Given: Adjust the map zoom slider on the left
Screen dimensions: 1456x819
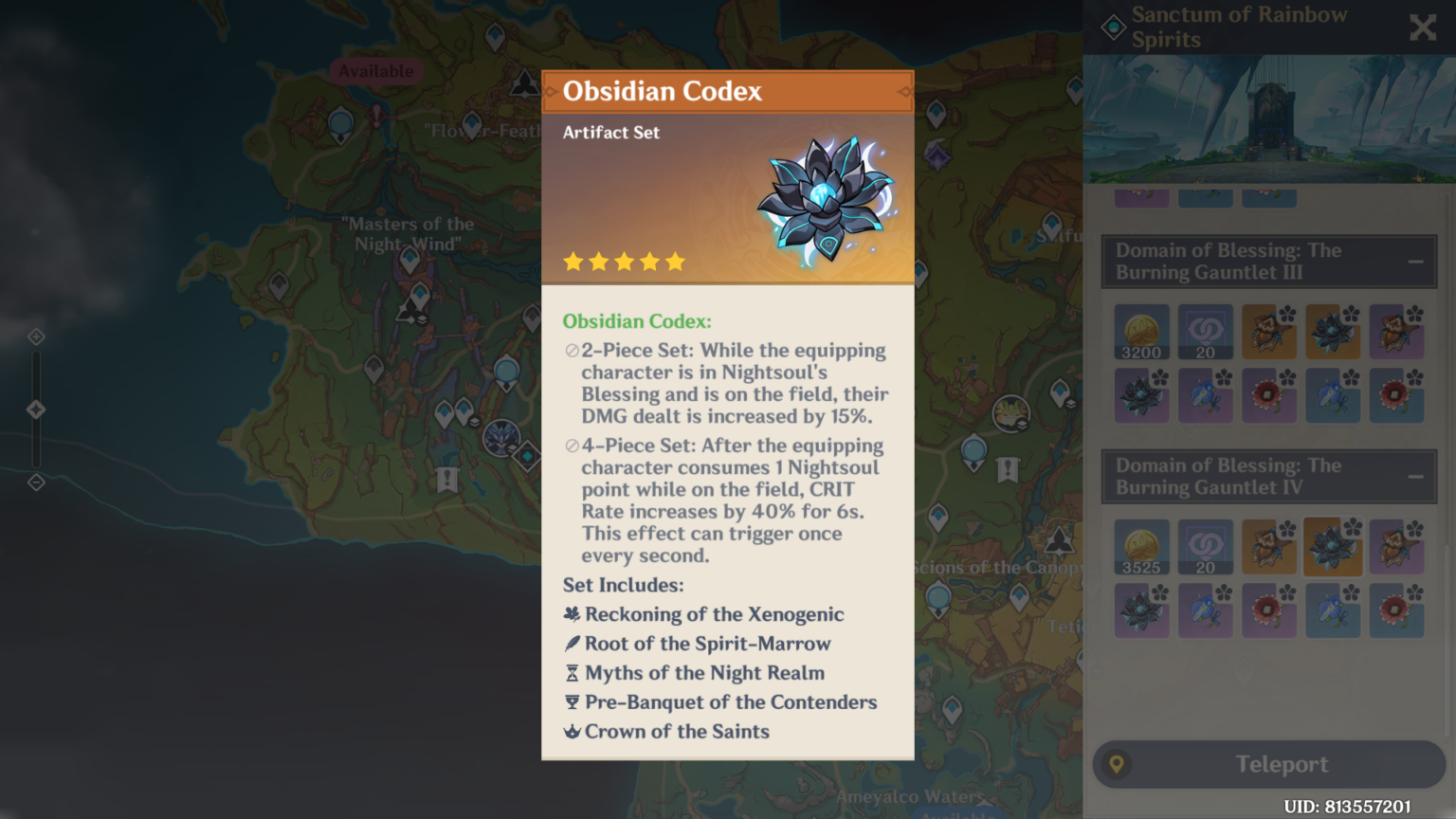Looking at the screenshot, I should point(36,409).
